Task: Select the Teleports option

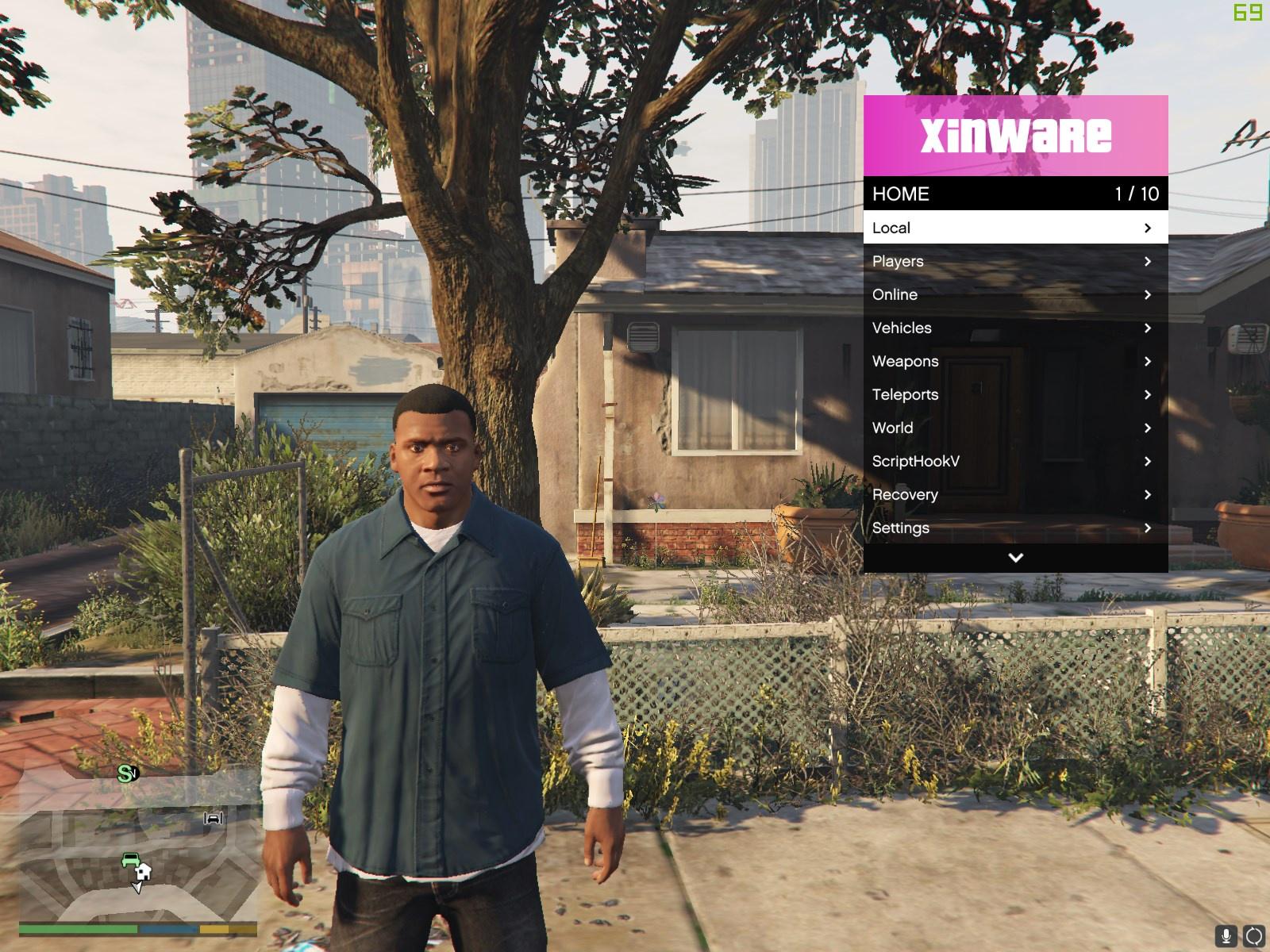Action: (x=1014, y=394)
